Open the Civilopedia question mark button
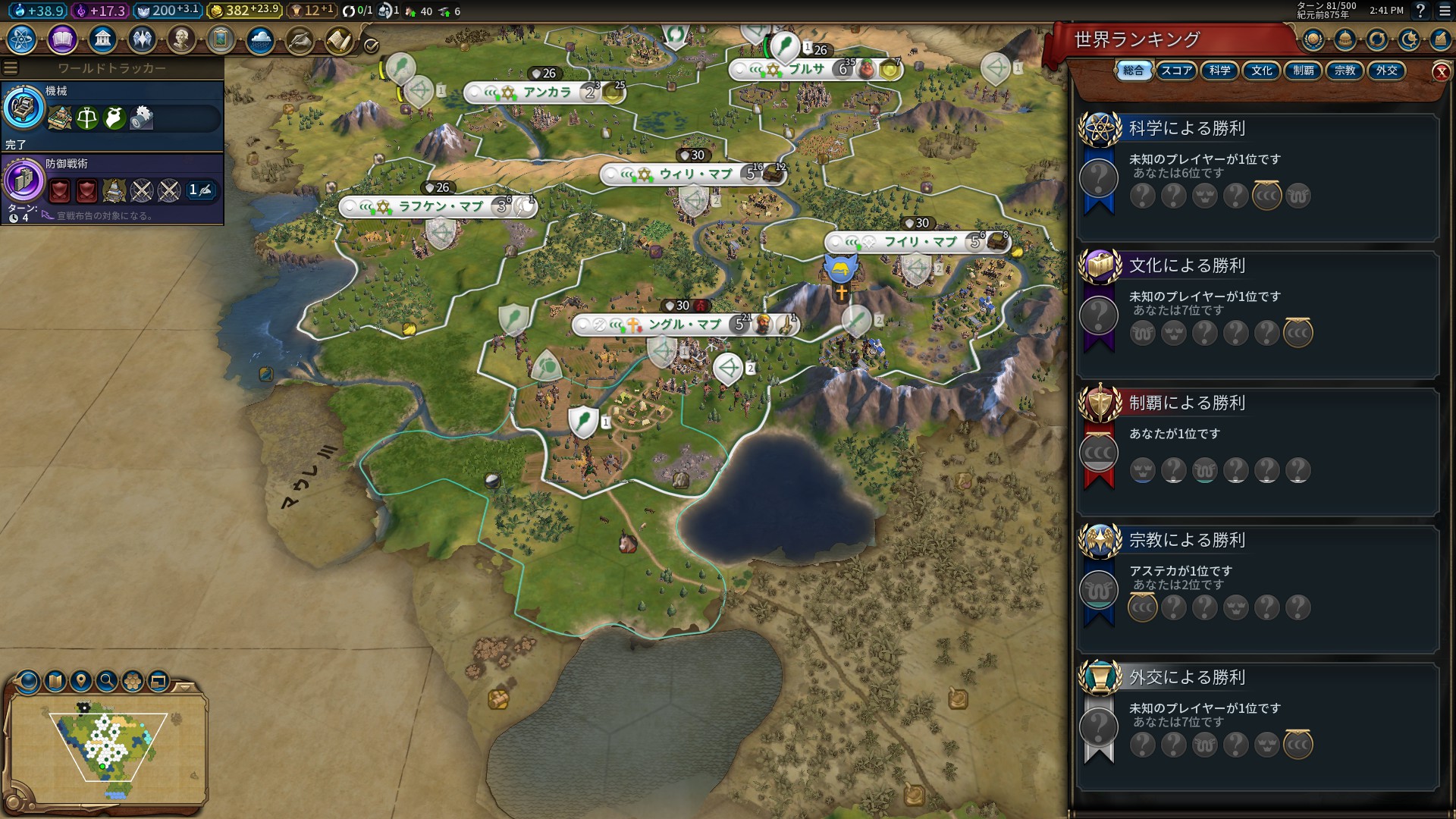This screenshot has height=819, width=1456. [1420, 11]
